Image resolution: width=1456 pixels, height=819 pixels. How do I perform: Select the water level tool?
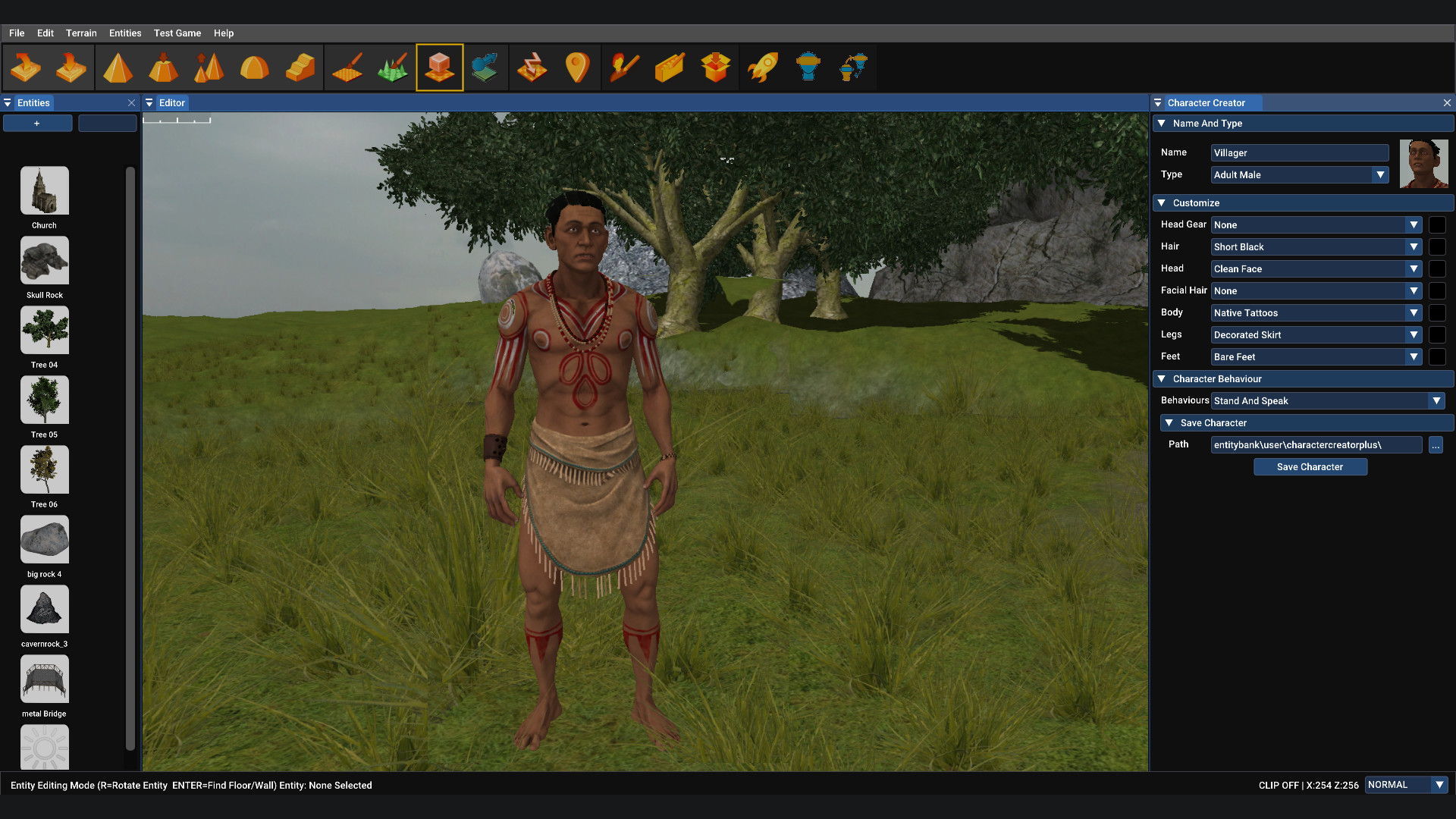pos(485,67)
